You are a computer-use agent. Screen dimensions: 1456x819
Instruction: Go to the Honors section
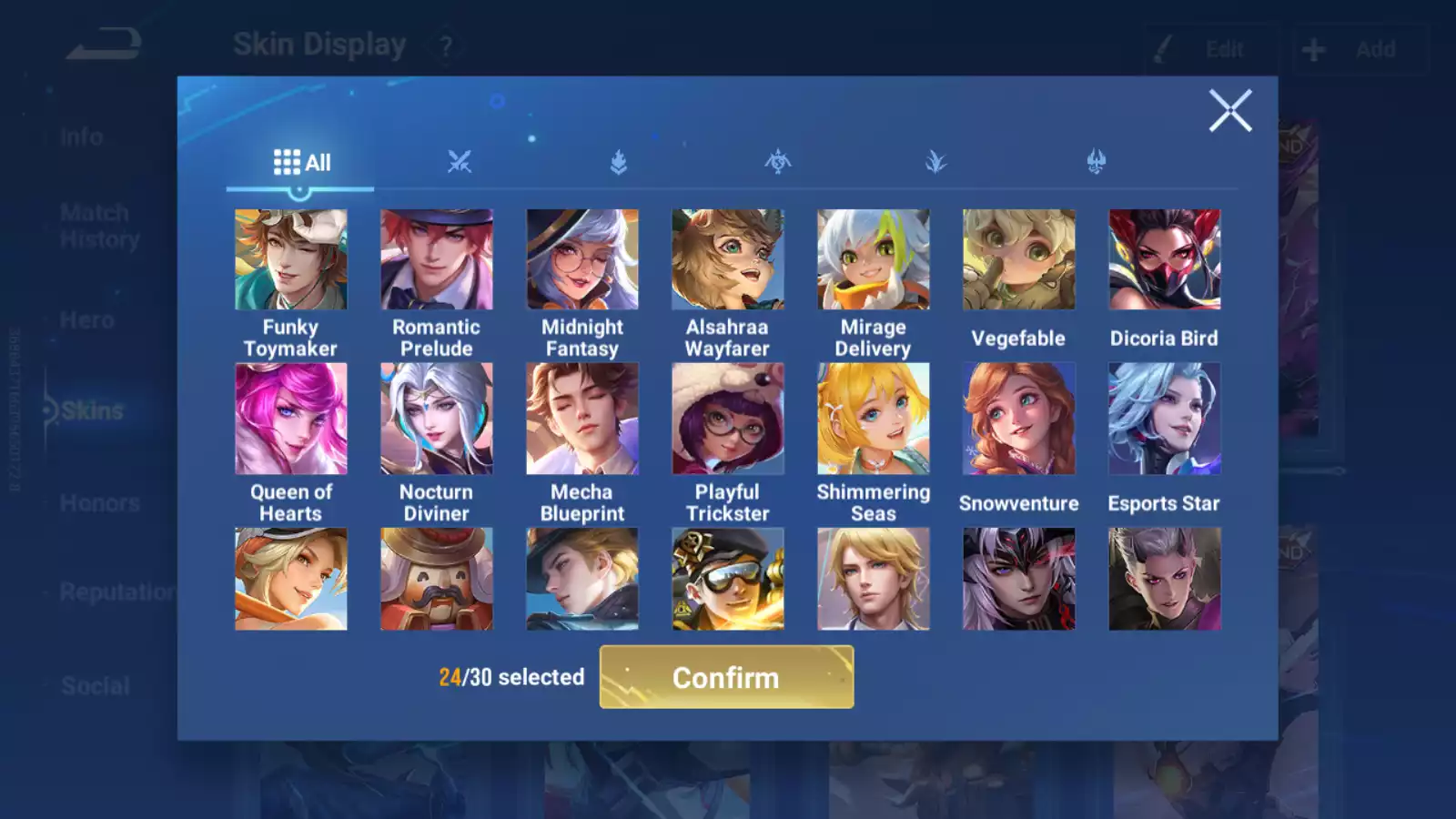click(x=98, y=502)
